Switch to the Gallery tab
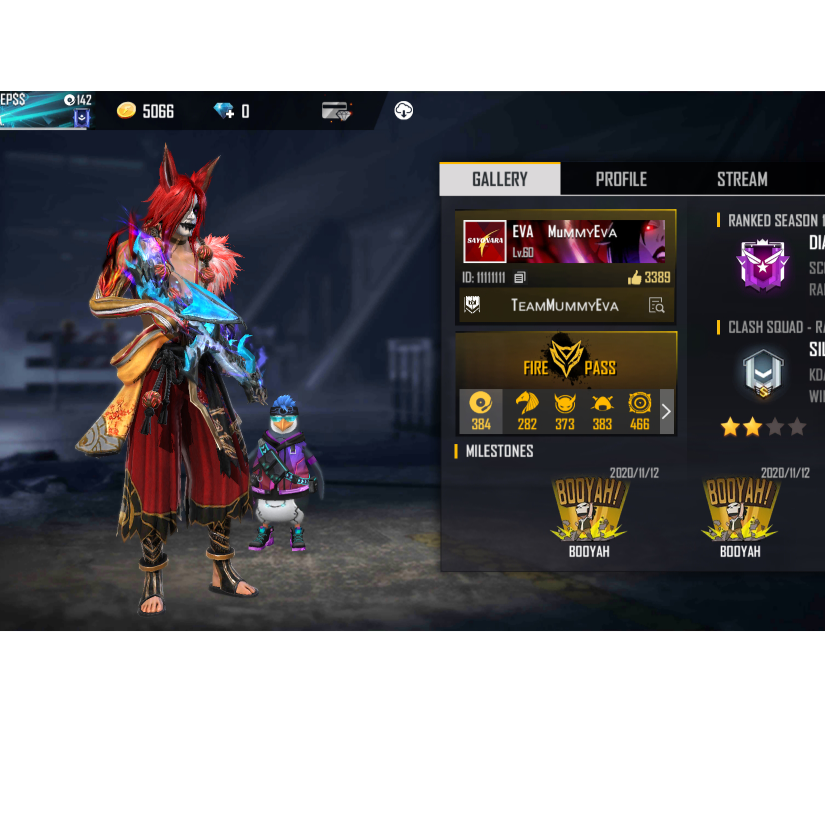 click(500, 179)
